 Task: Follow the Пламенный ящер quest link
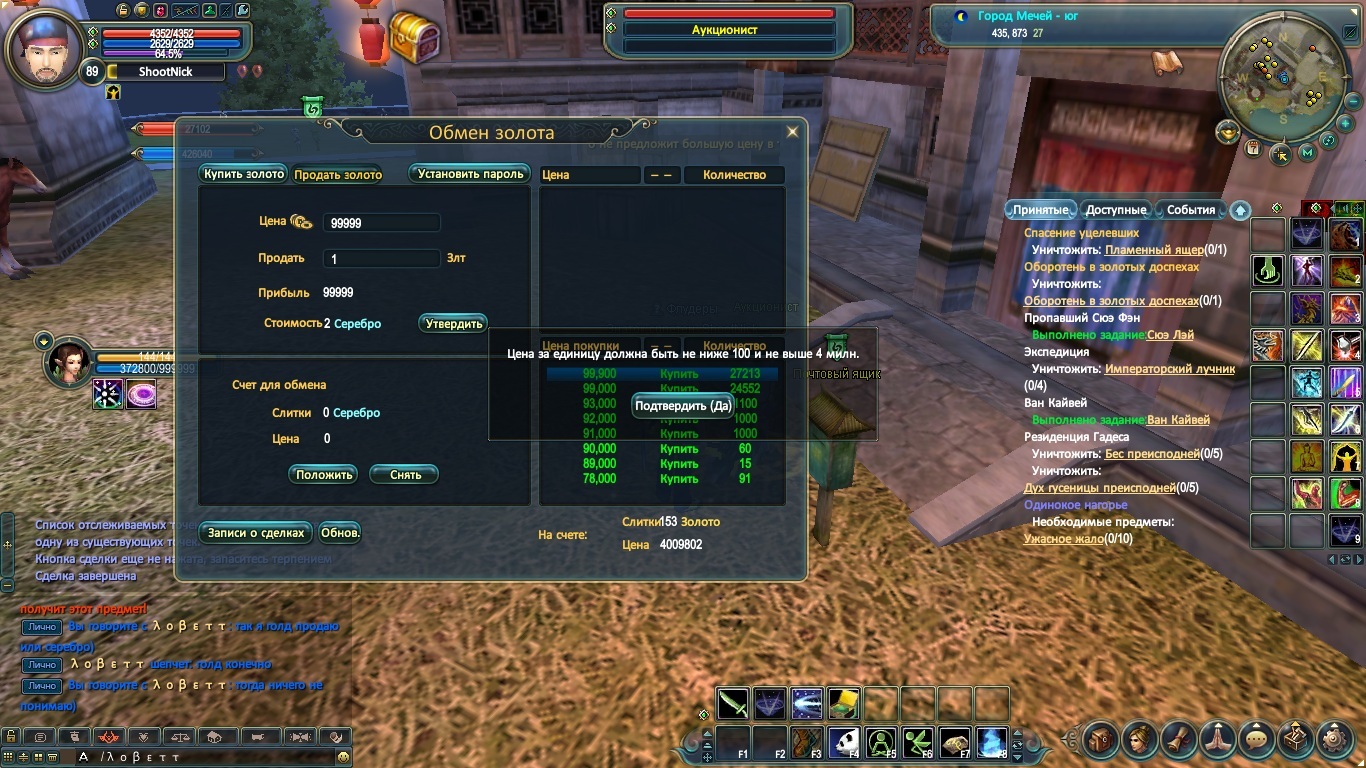click(1153, 250)
